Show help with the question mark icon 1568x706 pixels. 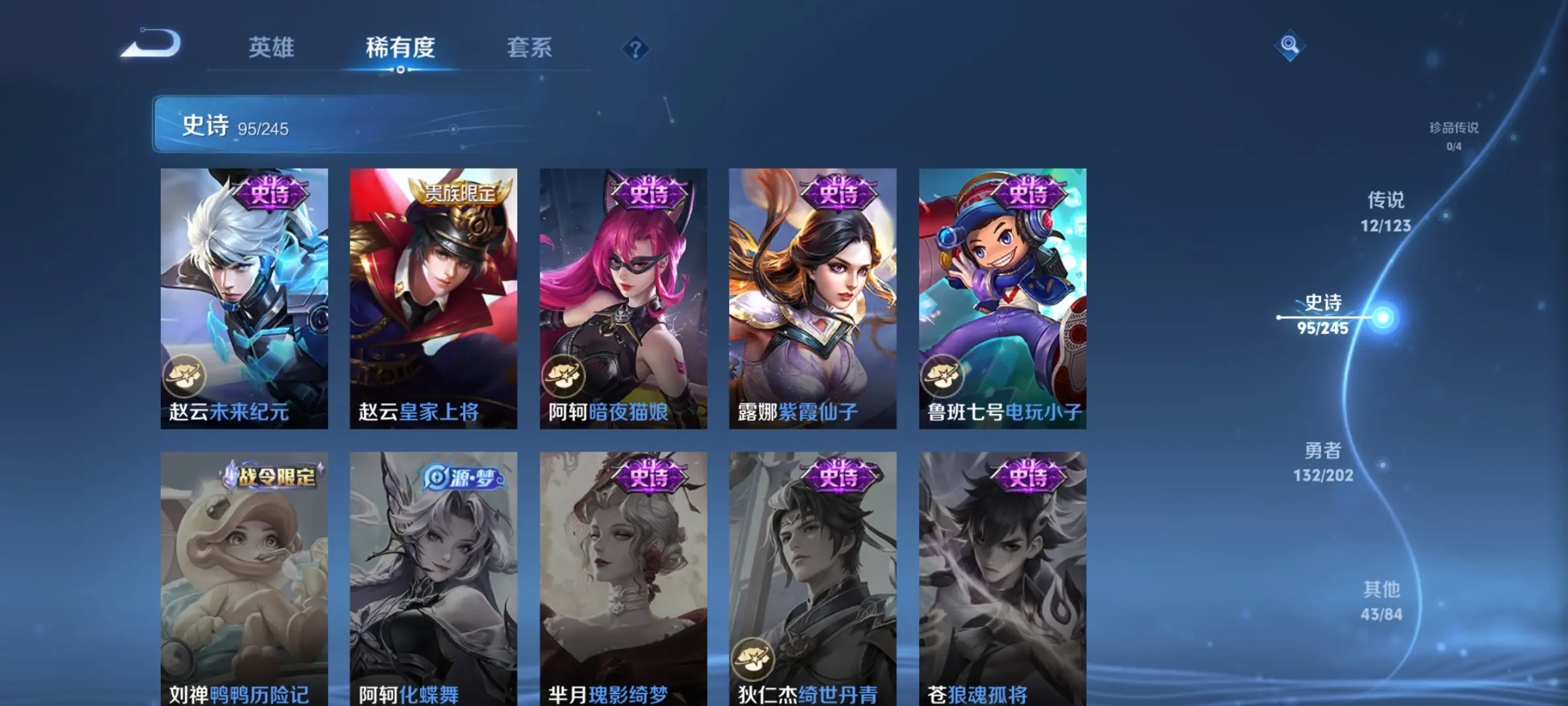(635, 49)
